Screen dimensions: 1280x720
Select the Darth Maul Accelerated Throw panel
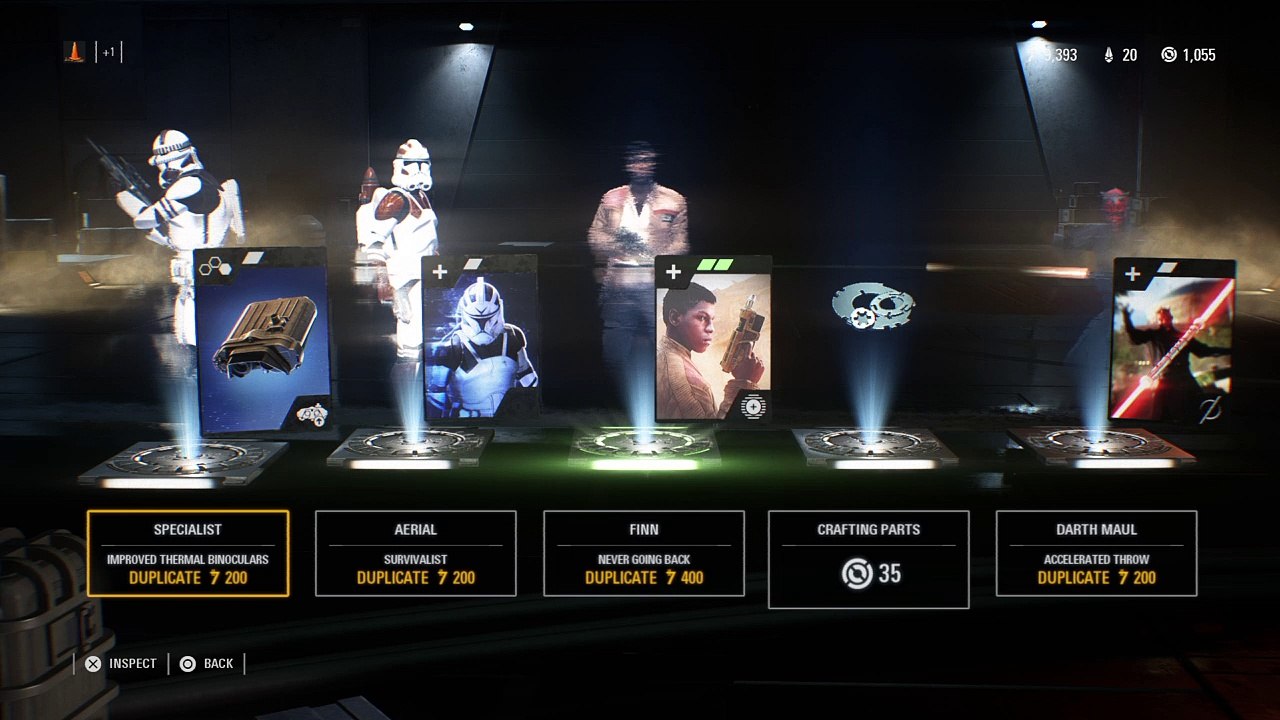1096,553
